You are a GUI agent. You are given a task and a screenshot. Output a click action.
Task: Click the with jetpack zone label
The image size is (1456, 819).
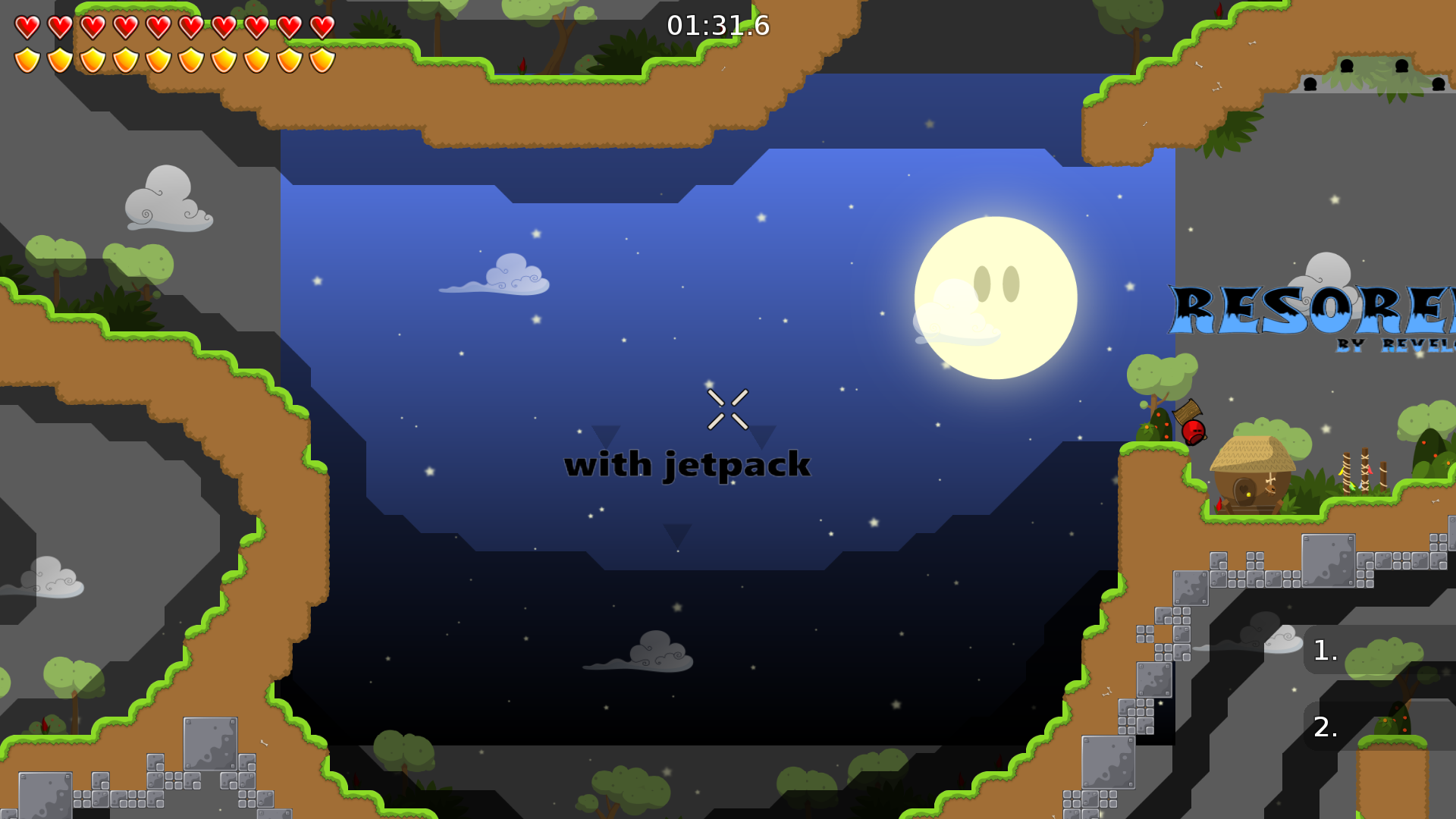point(689,464)
